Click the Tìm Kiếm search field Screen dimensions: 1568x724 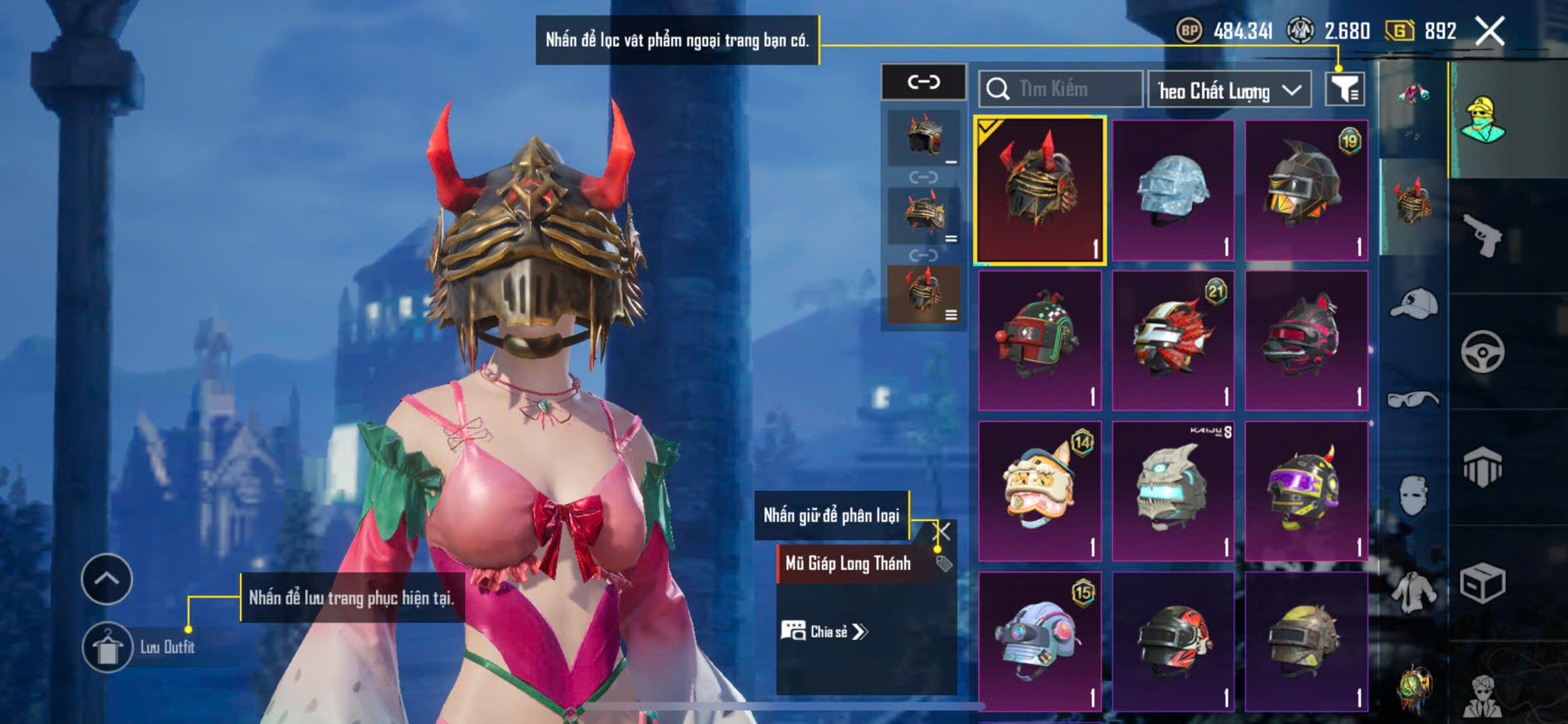click(x=1061, y=89)
